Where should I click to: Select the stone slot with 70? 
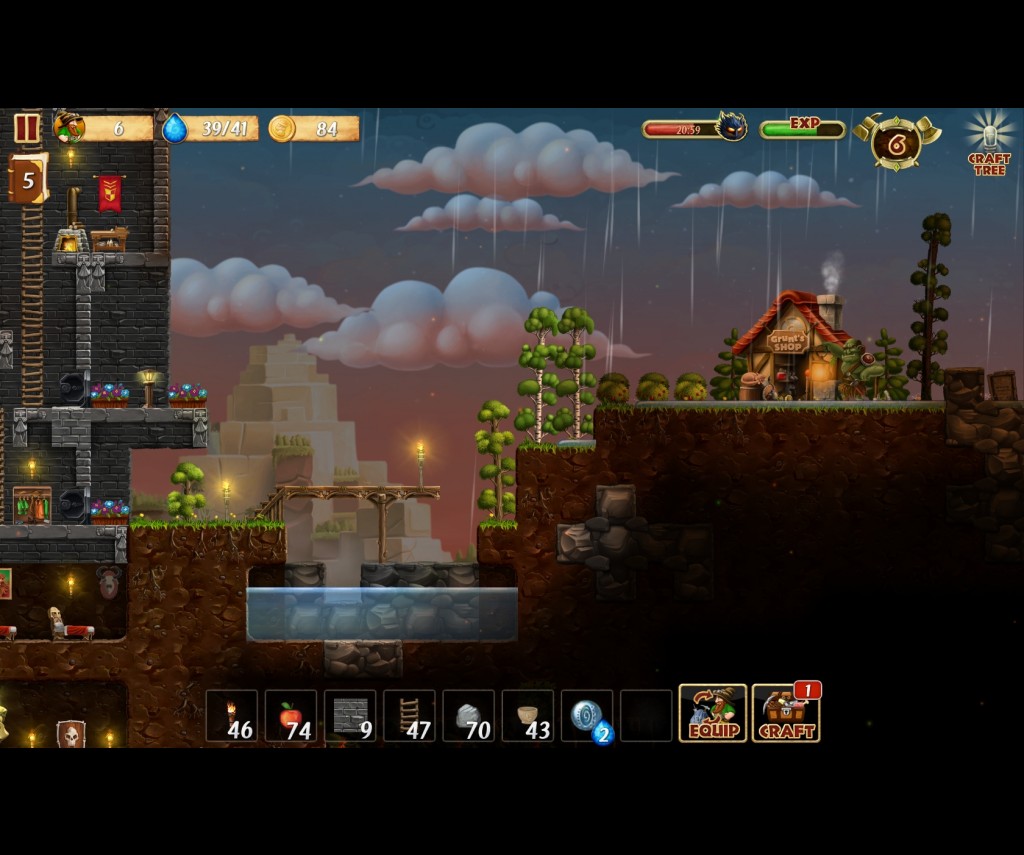click(x=468, y=716)
